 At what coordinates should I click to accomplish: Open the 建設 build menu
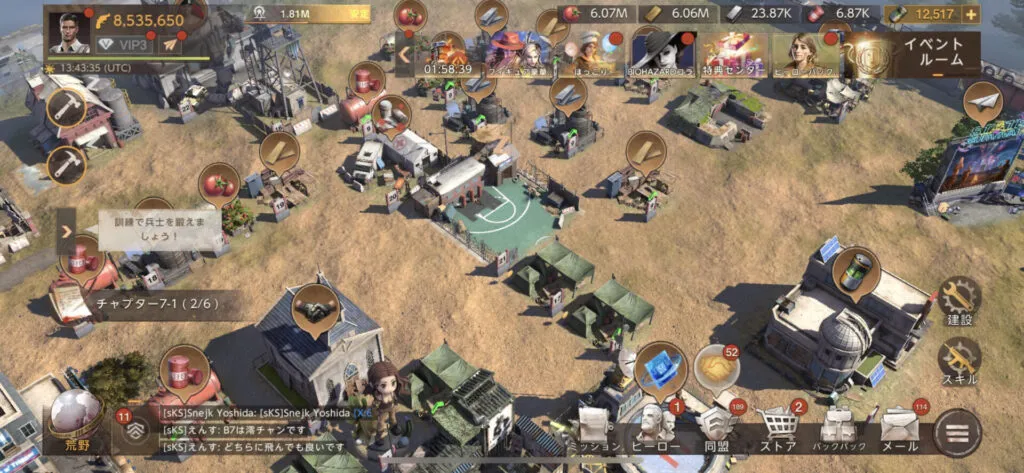tap(959, 301)
